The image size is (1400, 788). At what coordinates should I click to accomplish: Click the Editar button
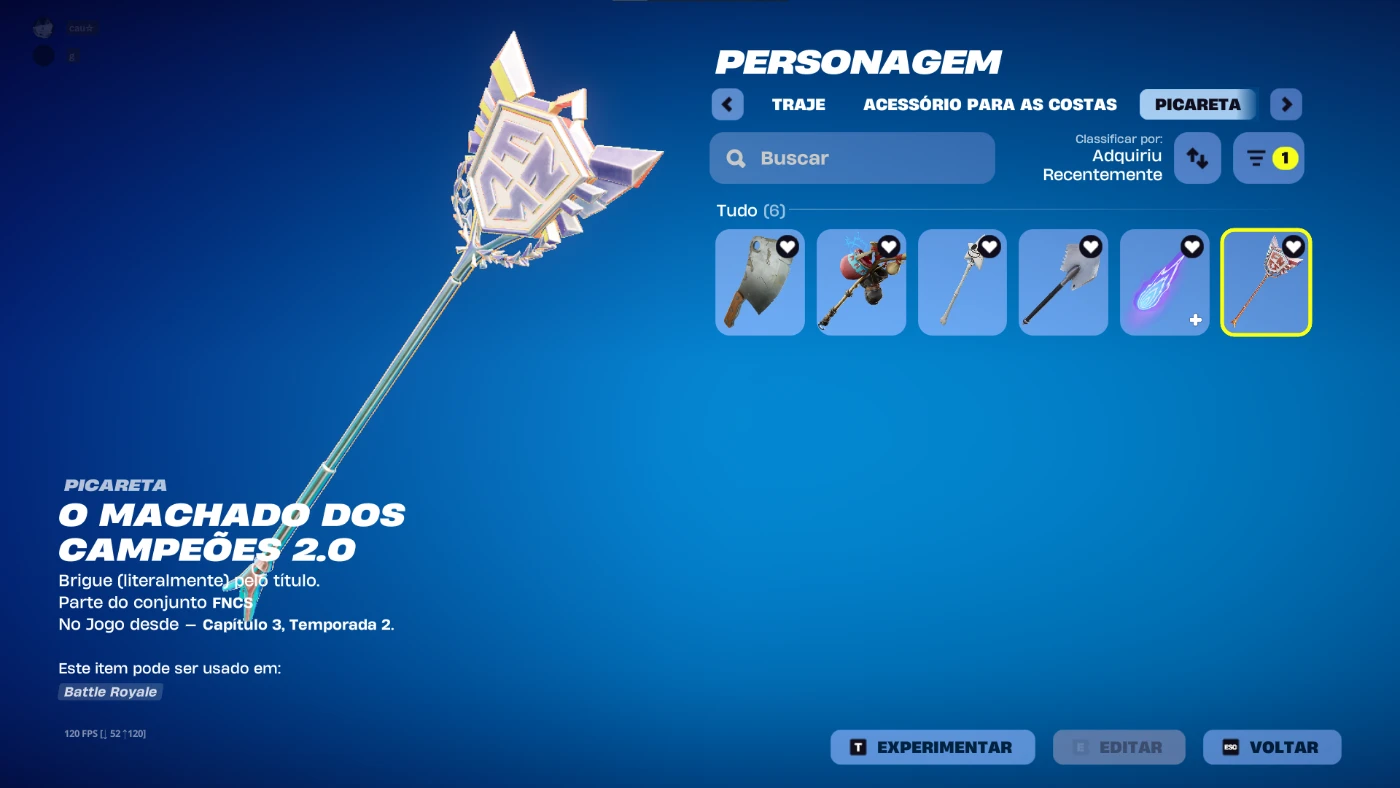1118,747
